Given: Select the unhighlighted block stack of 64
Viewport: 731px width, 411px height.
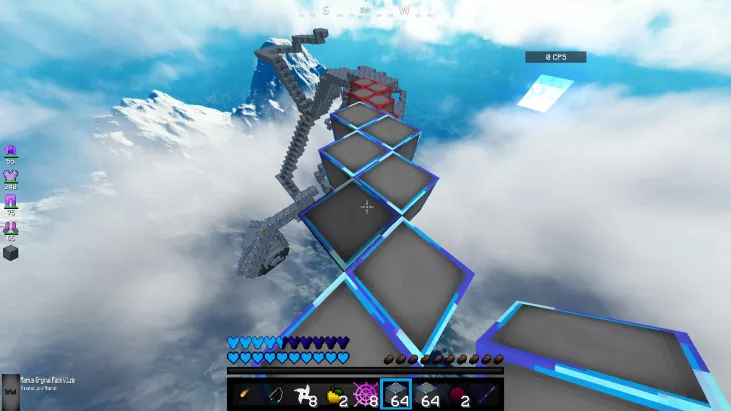Looking at the screenshot, I should [x=425, y=394].
